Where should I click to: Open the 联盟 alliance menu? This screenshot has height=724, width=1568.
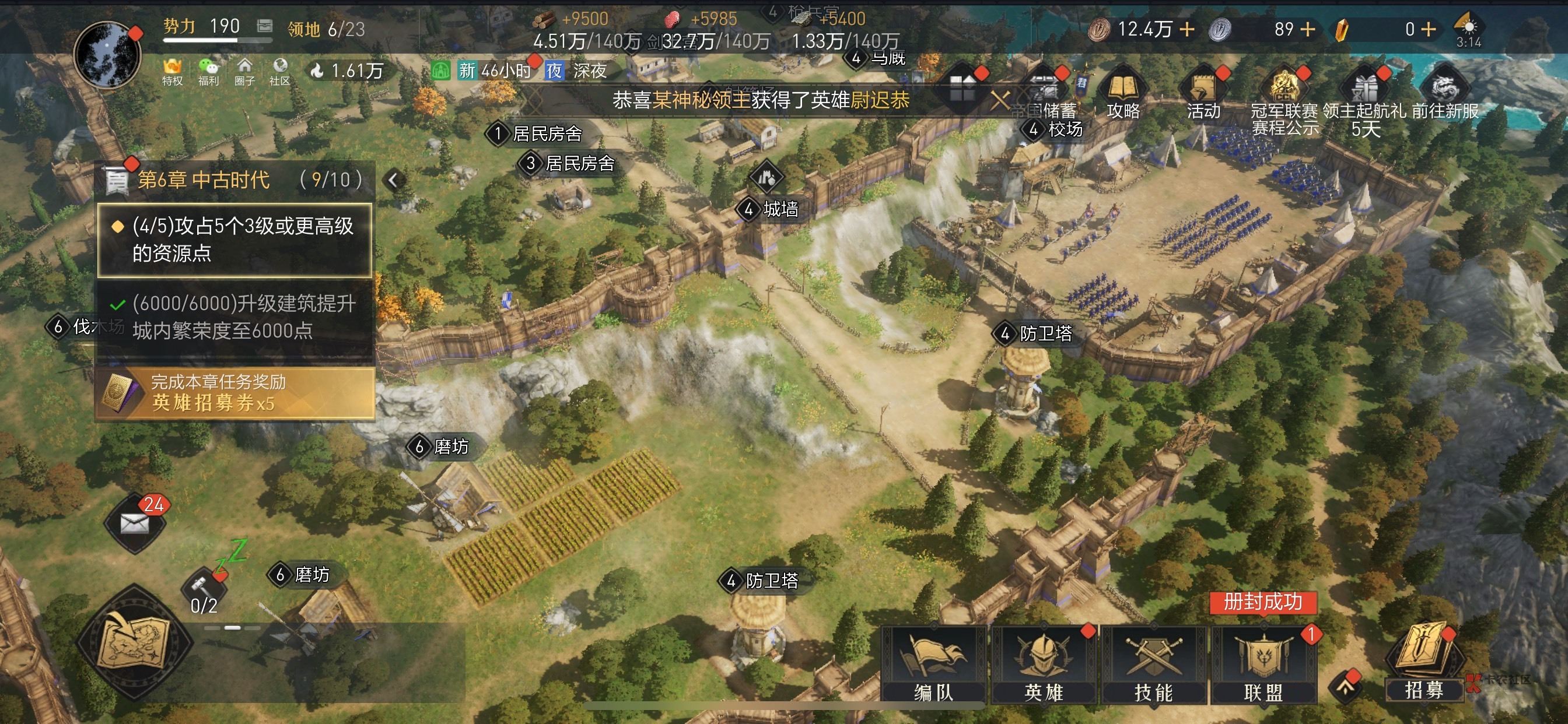[1263, 665]
